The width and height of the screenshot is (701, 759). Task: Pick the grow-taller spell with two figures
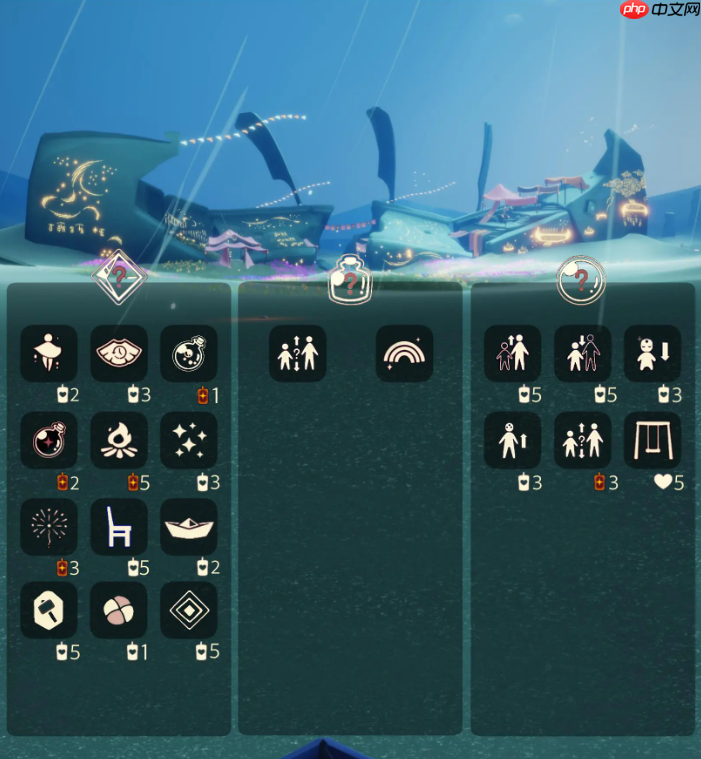pyautogui.click(x=513, y=353)
